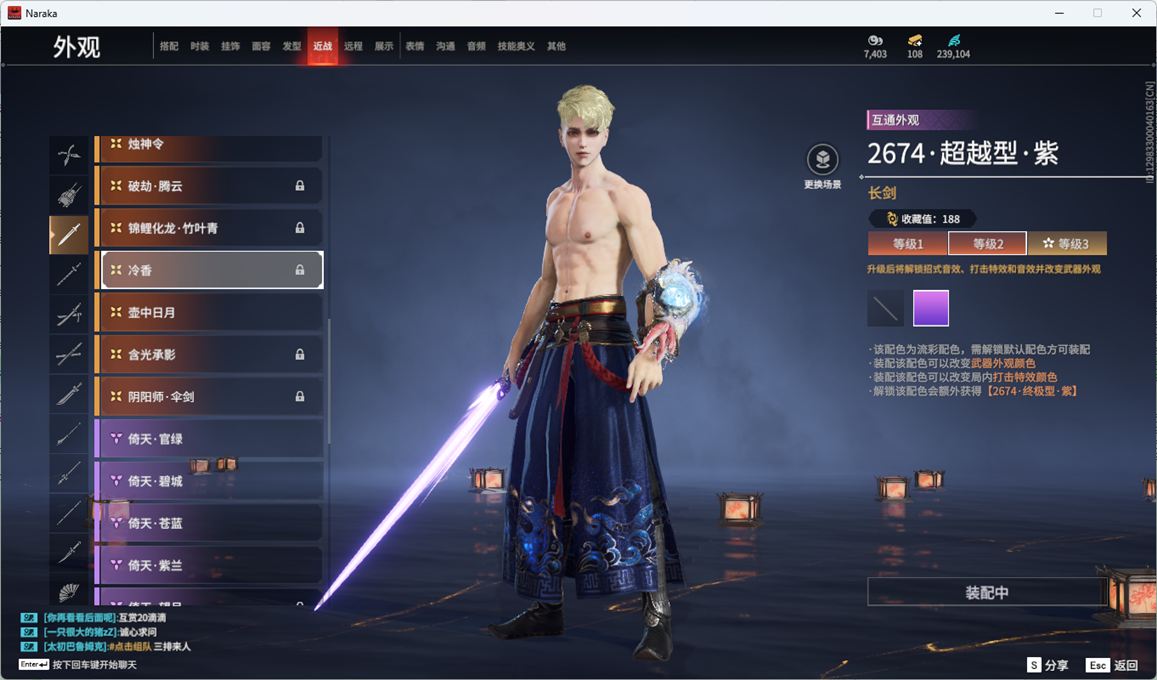Open the 技能奥义 tab
1157x680 pixels.
[x=516, y=46]
